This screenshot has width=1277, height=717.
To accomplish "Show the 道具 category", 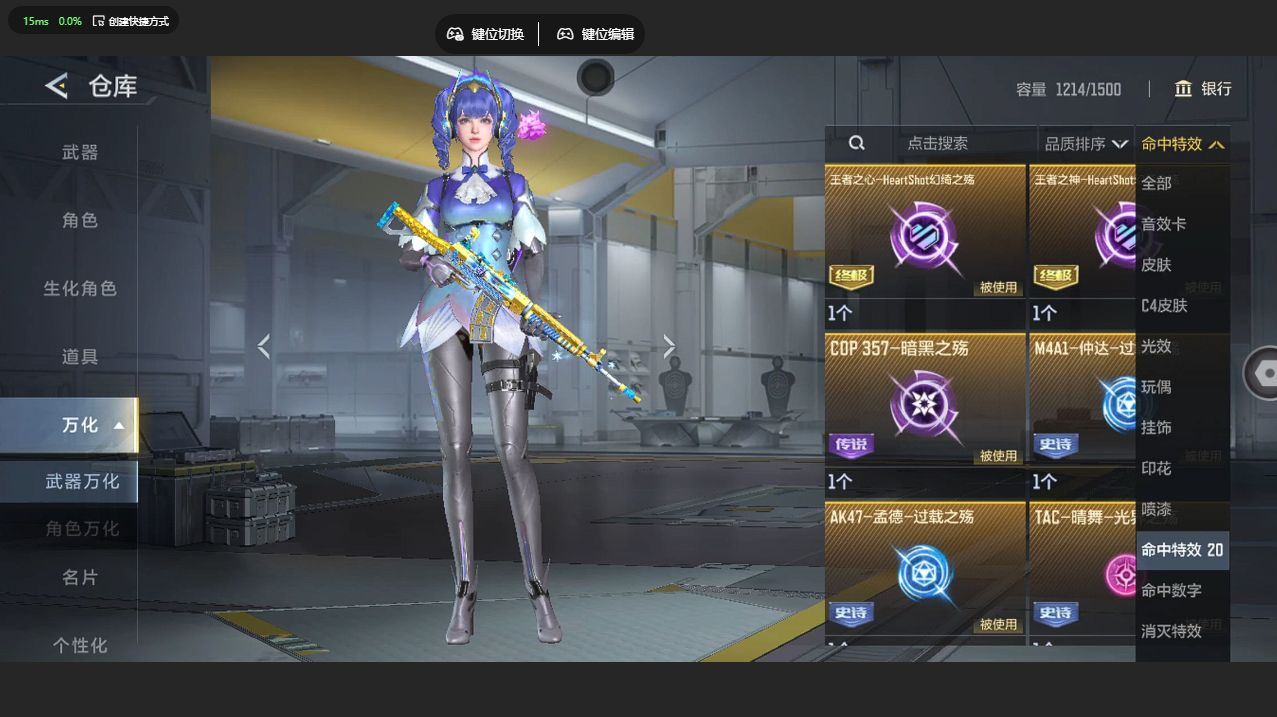I will [x=80, y=356].
